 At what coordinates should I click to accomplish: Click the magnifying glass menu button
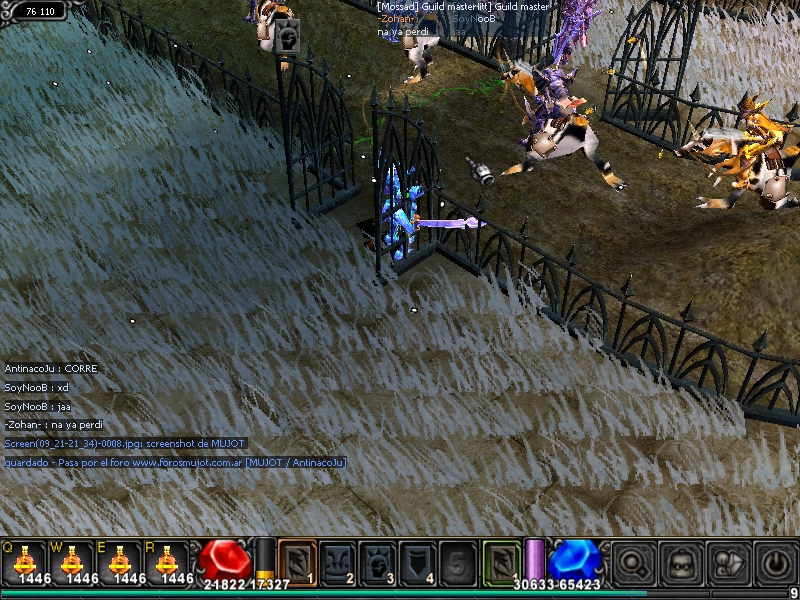pos(633,562)
